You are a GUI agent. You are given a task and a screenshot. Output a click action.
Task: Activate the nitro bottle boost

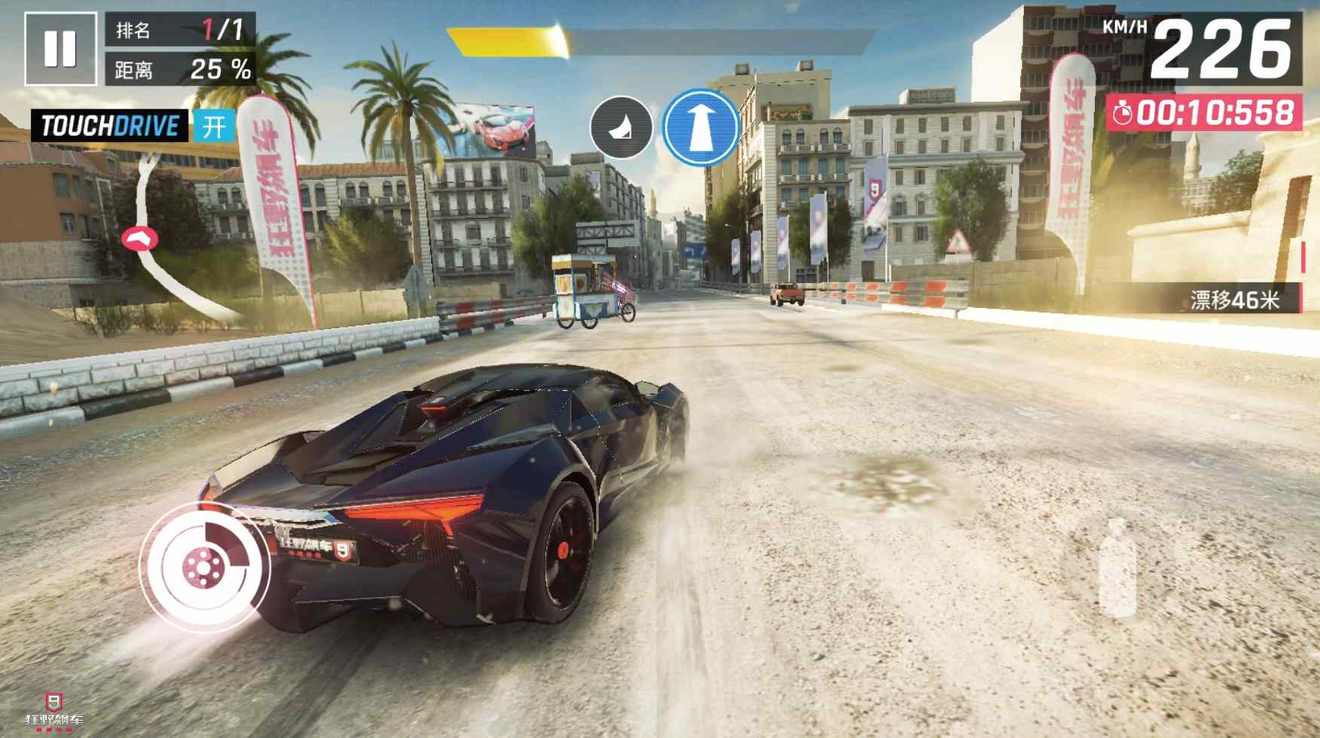[x=1117, y=566]
